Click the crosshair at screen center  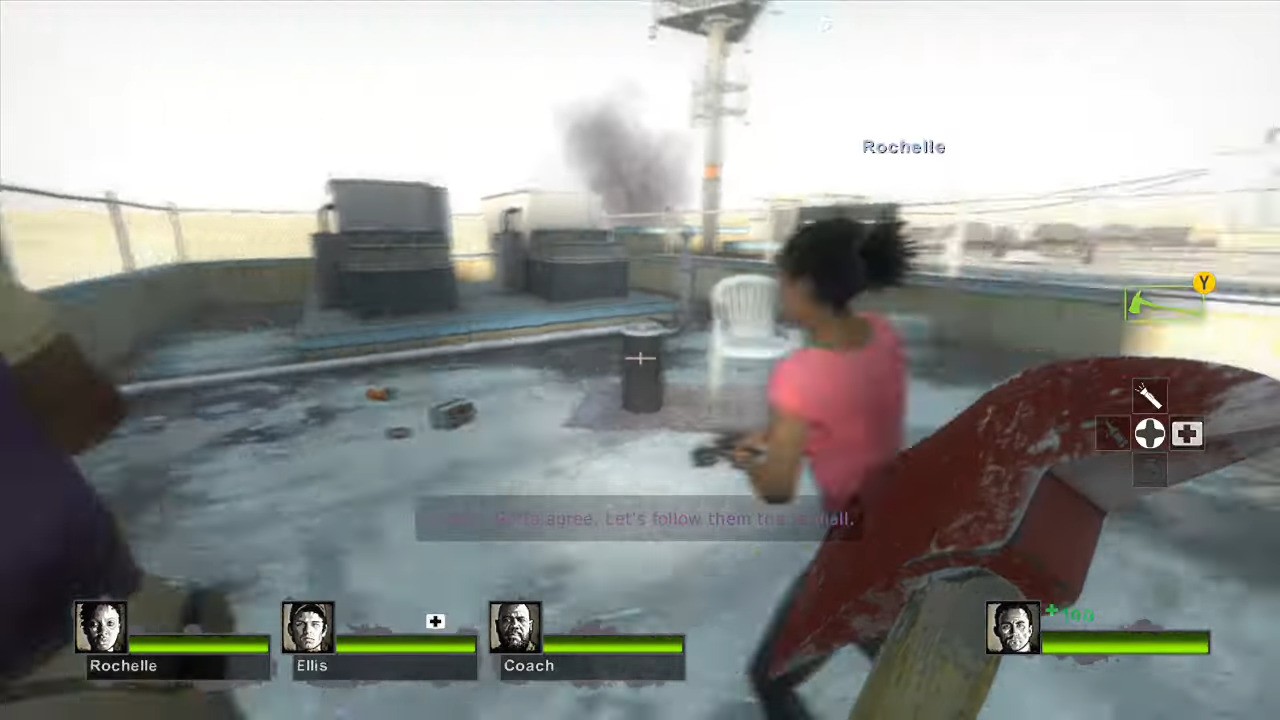coord(639,358)
